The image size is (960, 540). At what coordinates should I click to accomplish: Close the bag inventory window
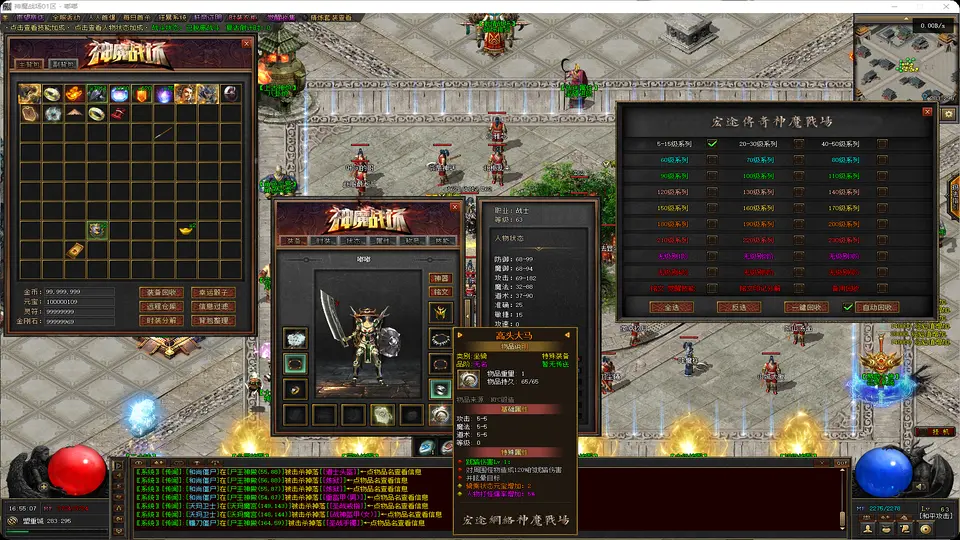tap(248, 45)
